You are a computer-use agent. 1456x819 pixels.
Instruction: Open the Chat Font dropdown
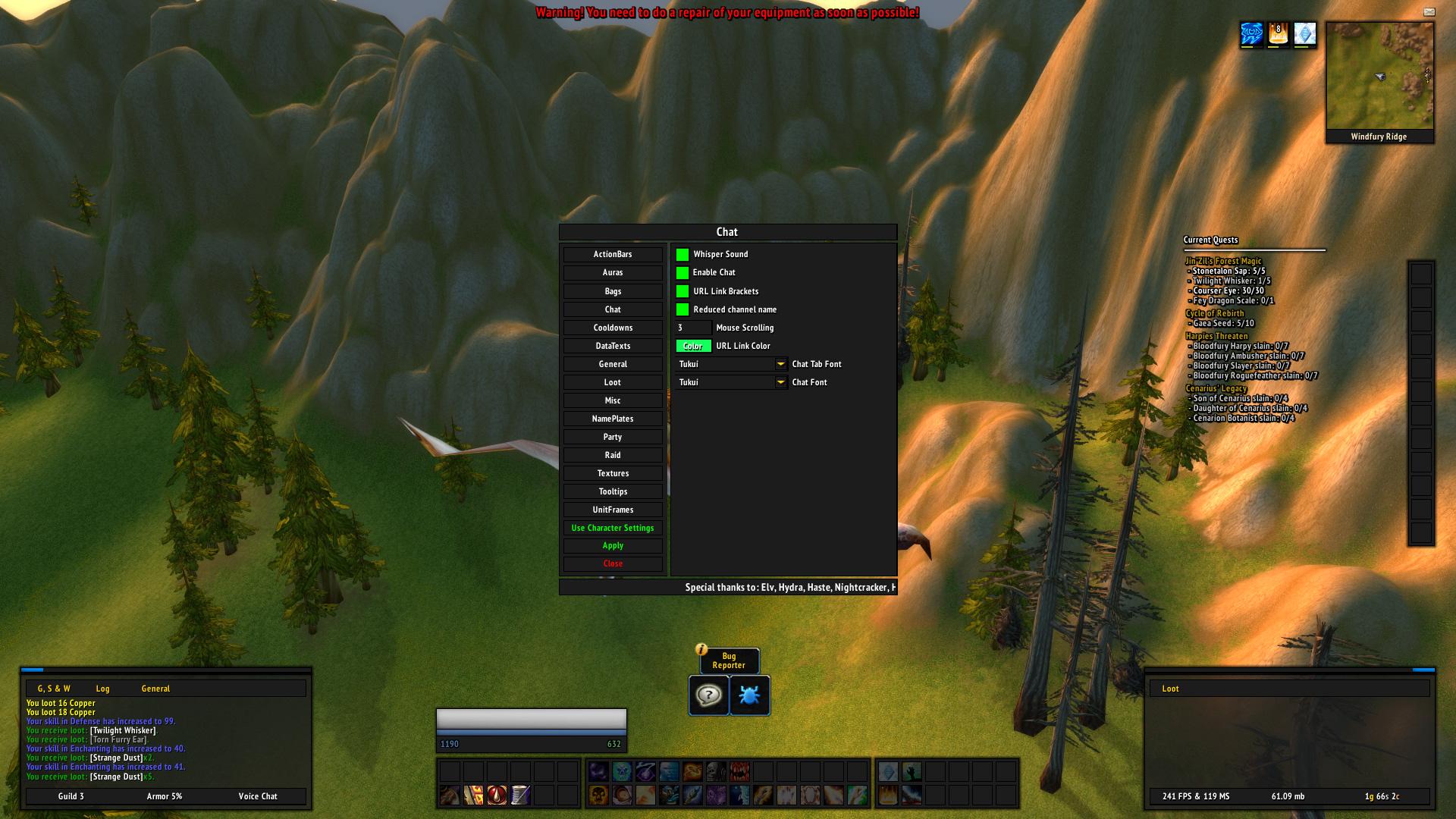click(x=780, y=382)
